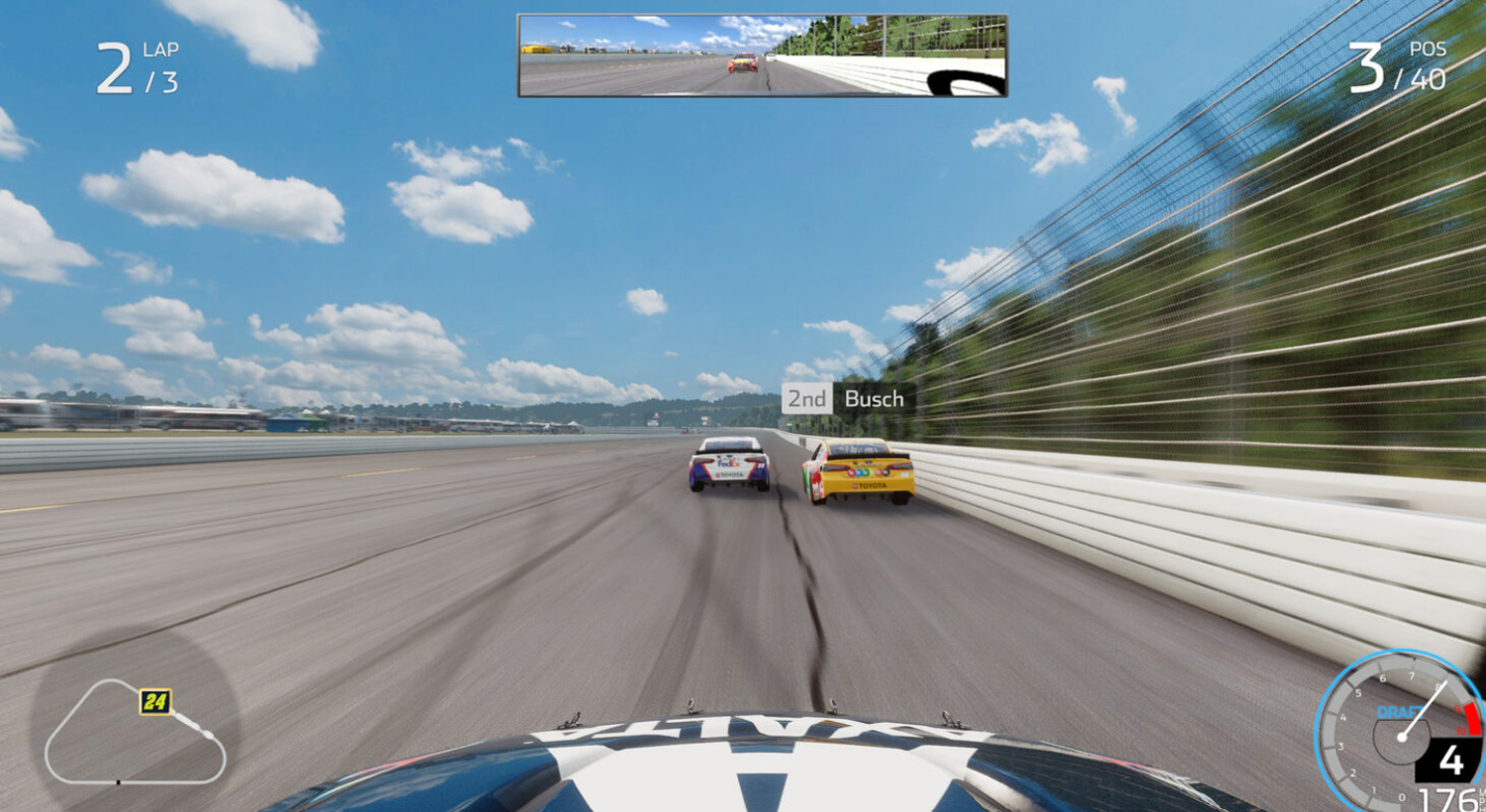Select the 2nd Busch driver name tag
The image size is (1486, 812).
pyautogui.click(x=847, y=399)
